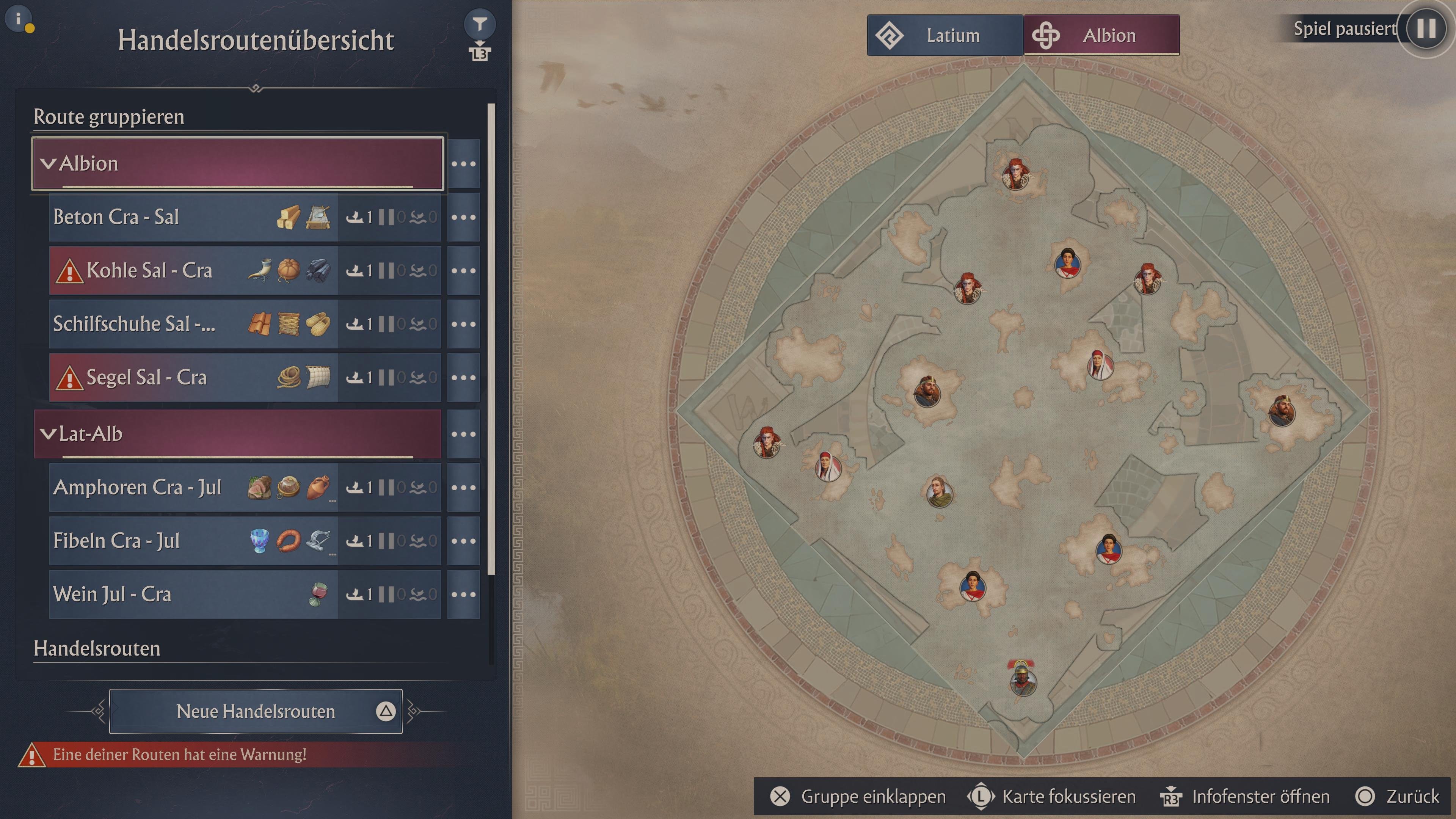Click the info icon in the top-left corner
Viewport: 1456px width, 819px height.
tap(19, 19)
